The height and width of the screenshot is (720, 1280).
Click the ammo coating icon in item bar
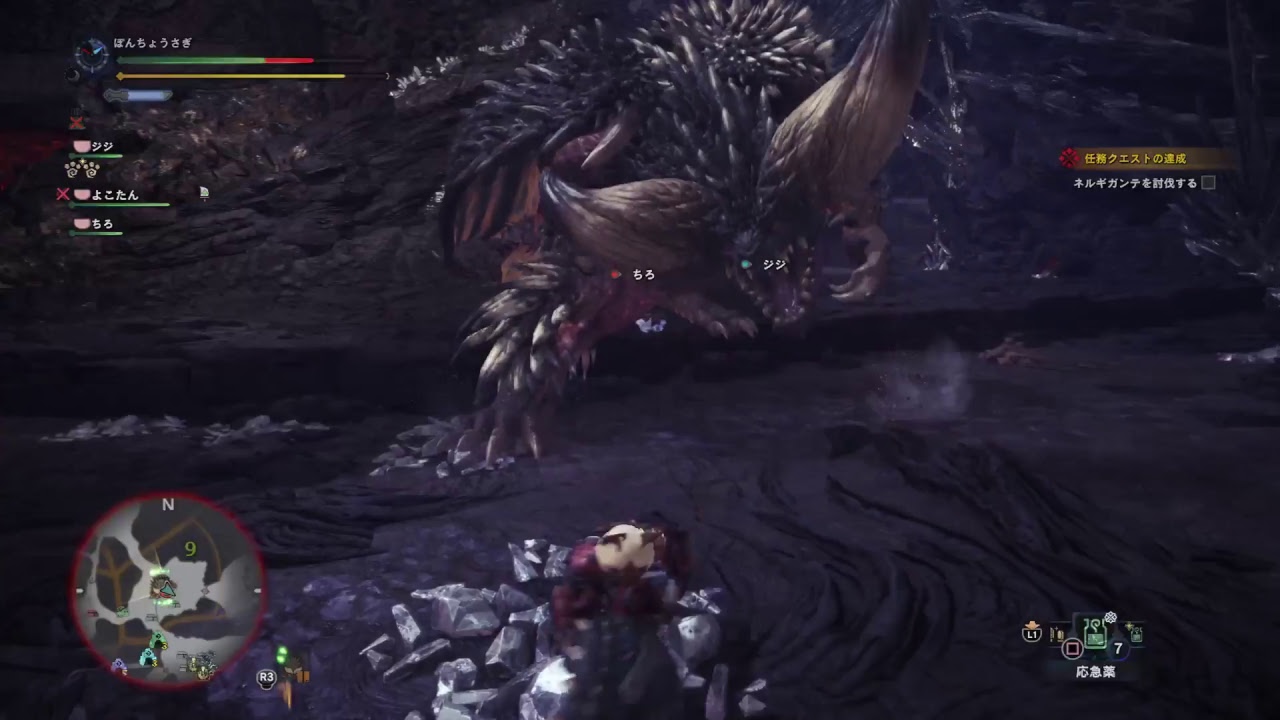tap(1056, 631)
